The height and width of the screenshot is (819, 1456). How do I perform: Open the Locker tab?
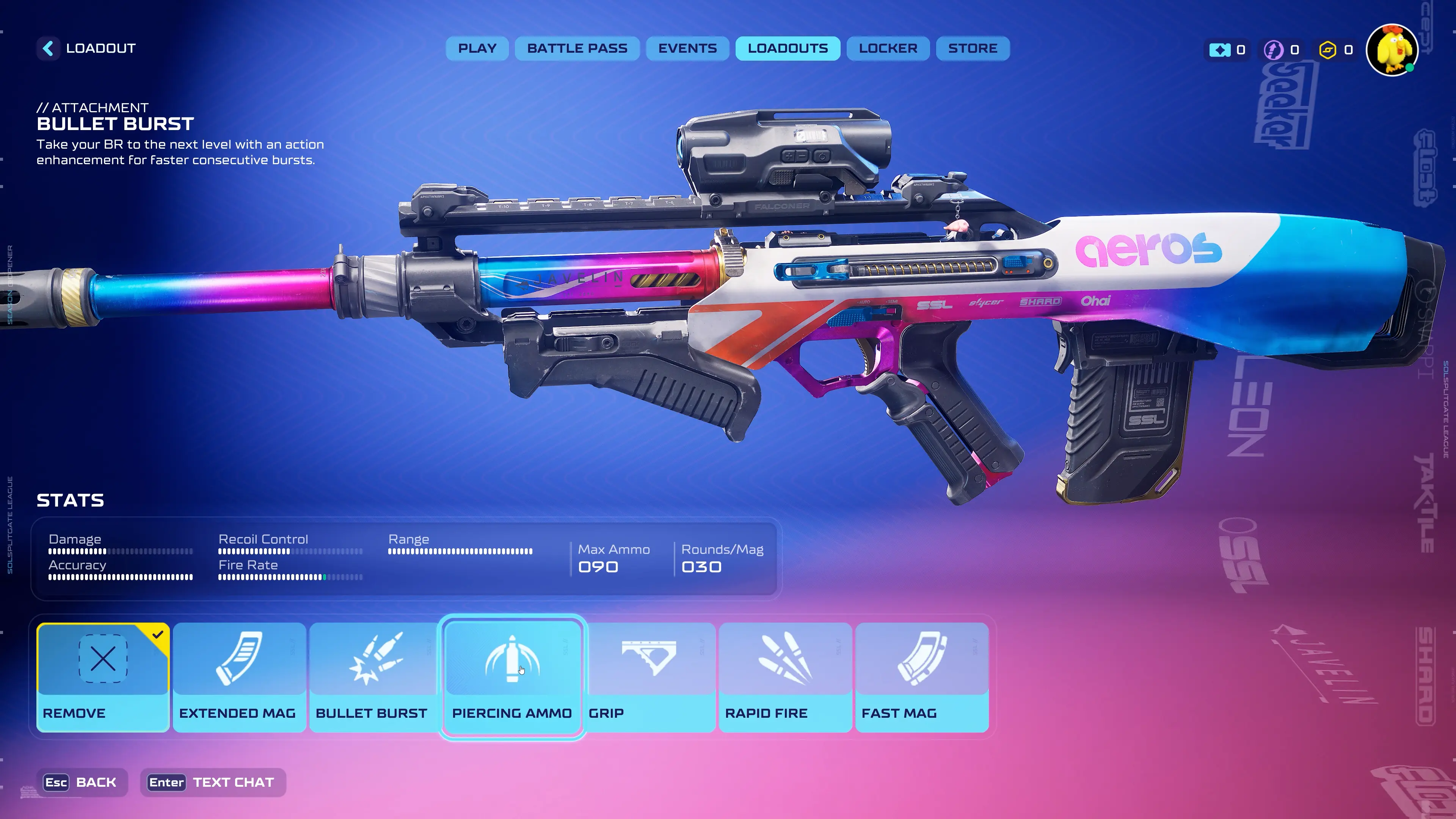tap(888, 49)
